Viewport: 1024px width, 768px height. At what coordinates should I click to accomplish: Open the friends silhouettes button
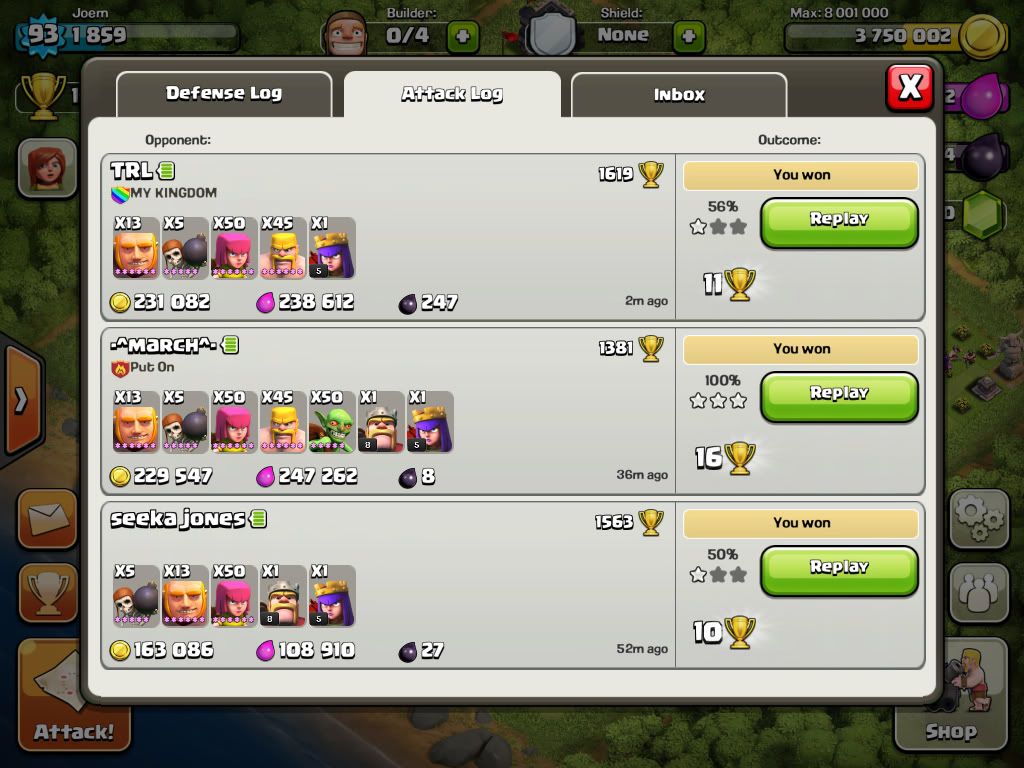[x=979, y=592]
